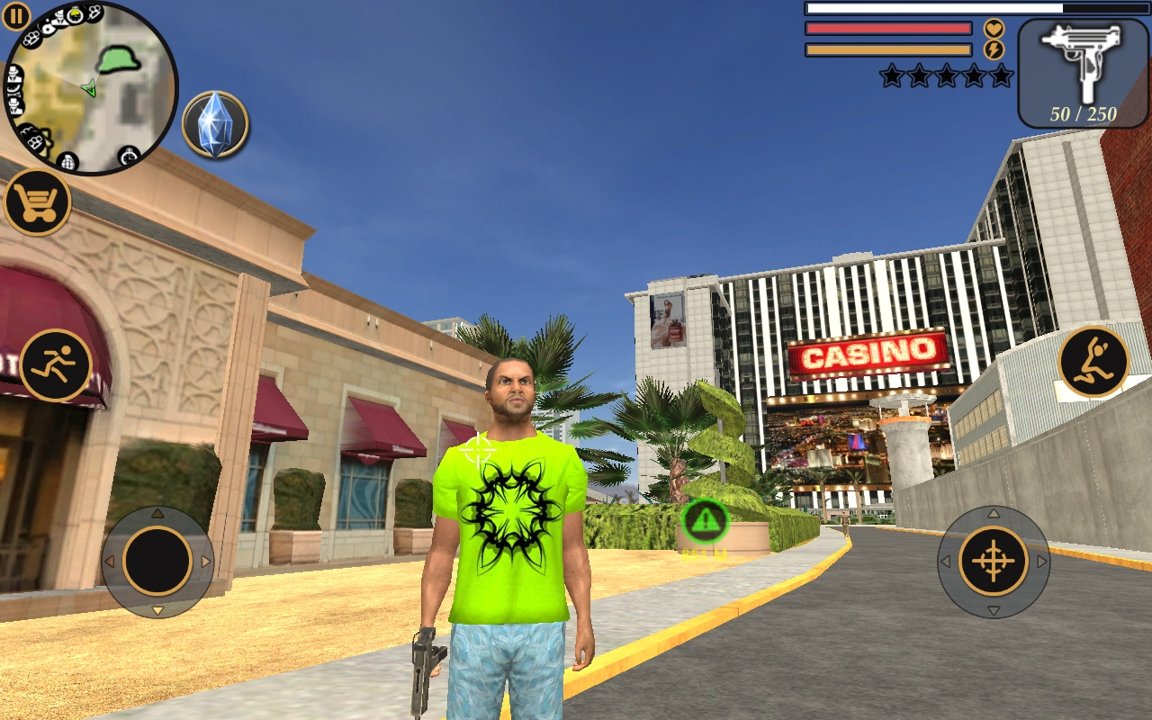Open the circular minimap
Viewport: 1152px width, 720px height.
pos(91,89)
